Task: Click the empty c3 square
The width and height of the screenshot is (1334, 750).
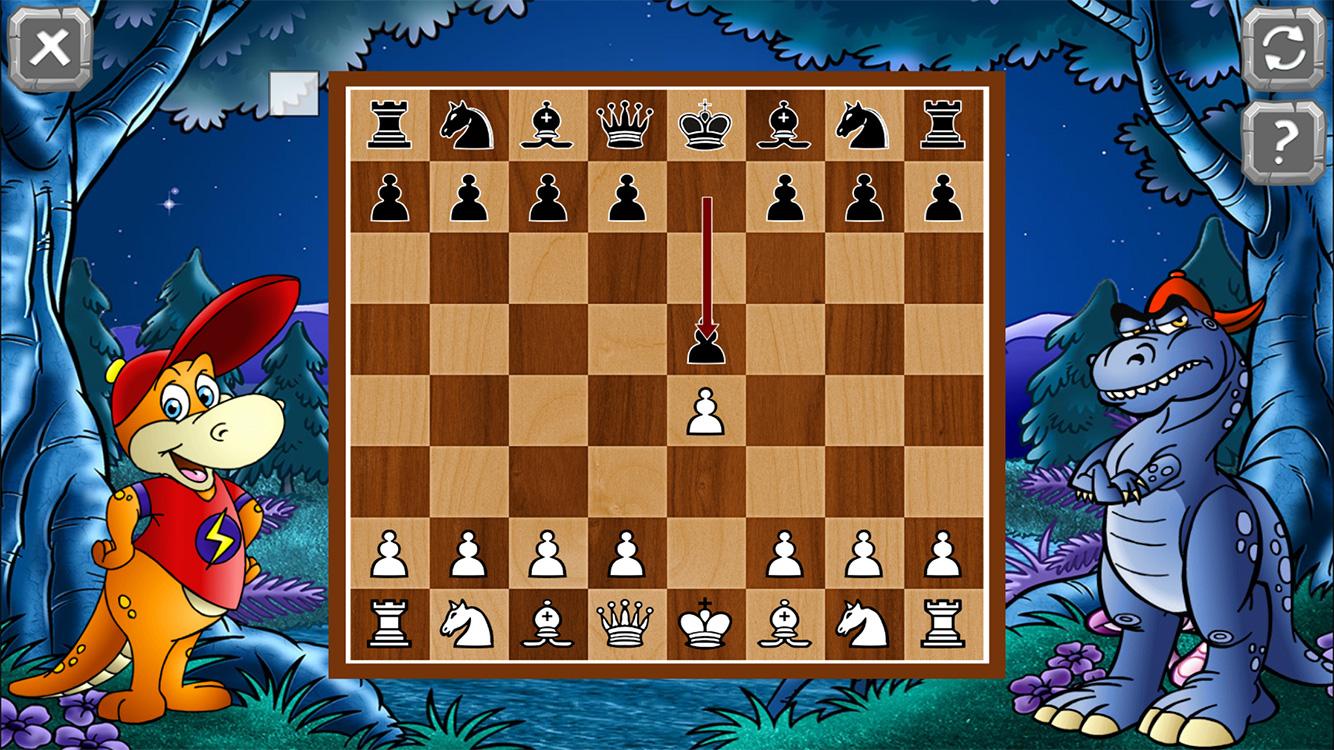Action: [x=547, y=481]
